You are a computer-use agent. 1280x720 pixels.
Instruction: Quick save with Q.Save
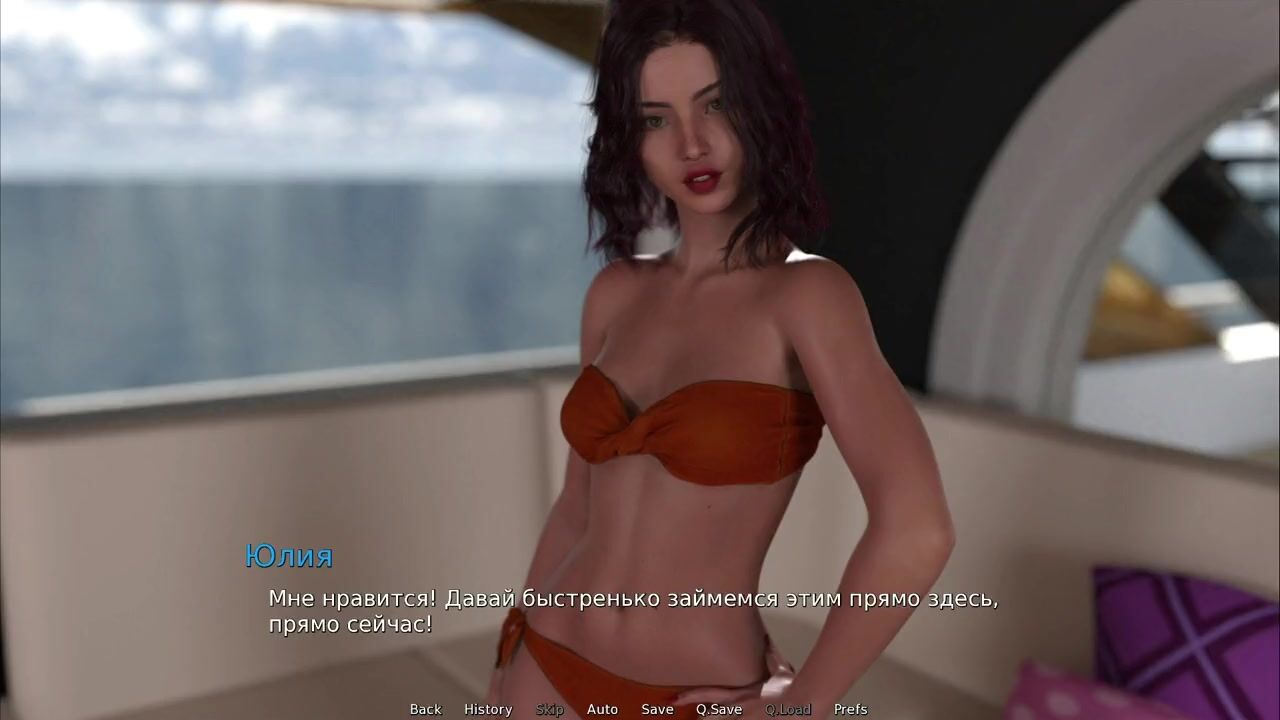point(719,709)
